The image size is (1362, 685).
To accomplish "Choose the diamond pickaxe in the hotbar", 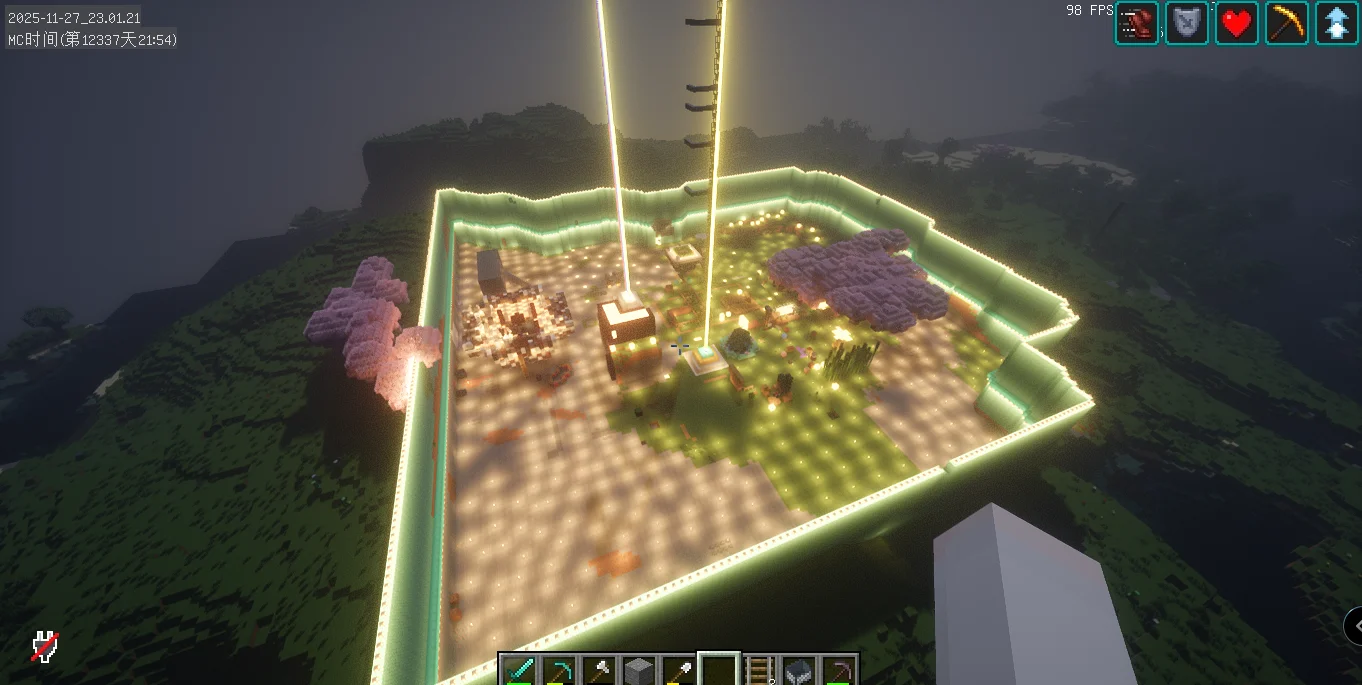I will pos(559,670).
